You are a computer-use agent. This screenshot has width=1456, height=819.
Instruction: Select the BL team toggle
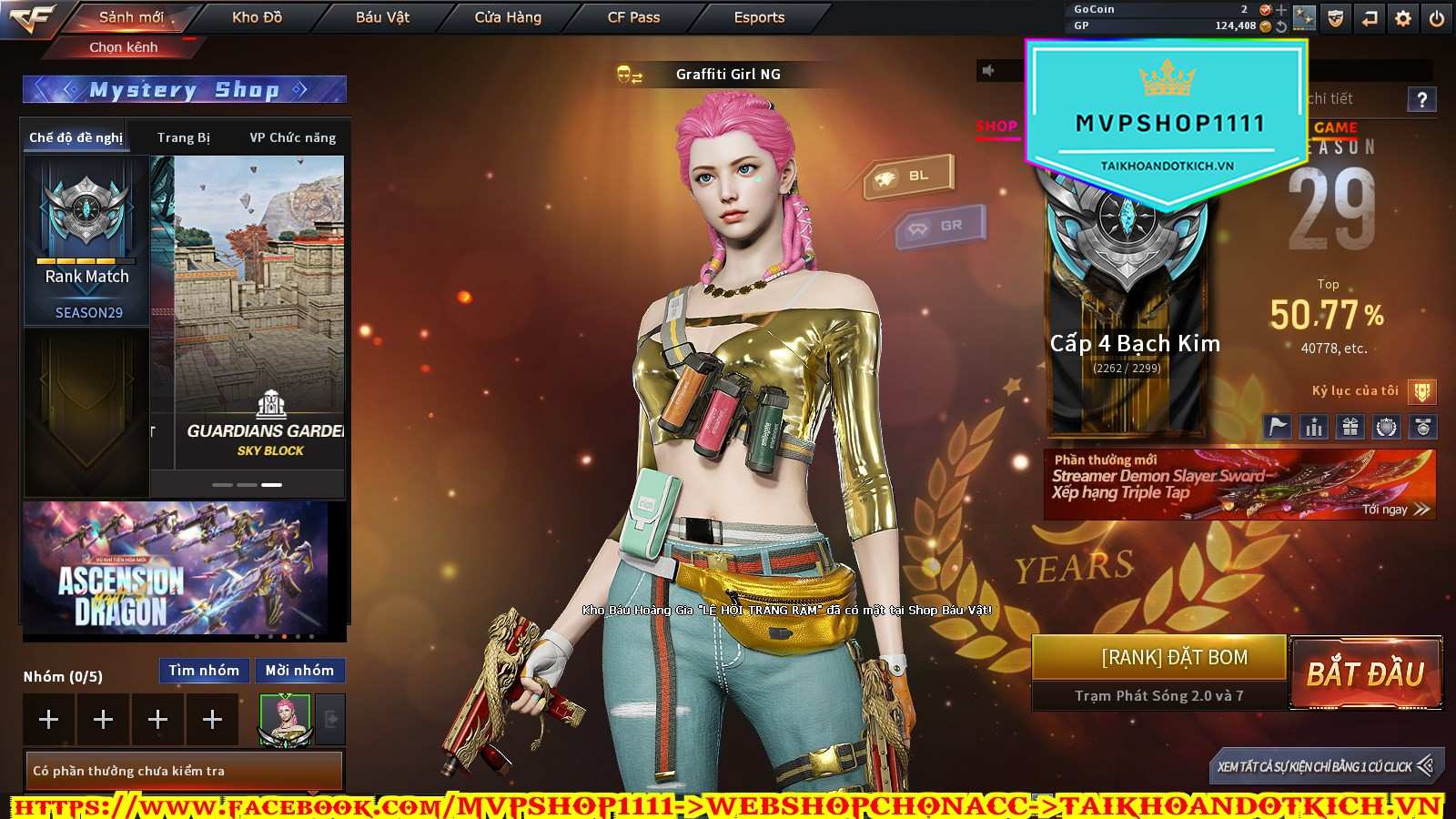tap(908, 176)
